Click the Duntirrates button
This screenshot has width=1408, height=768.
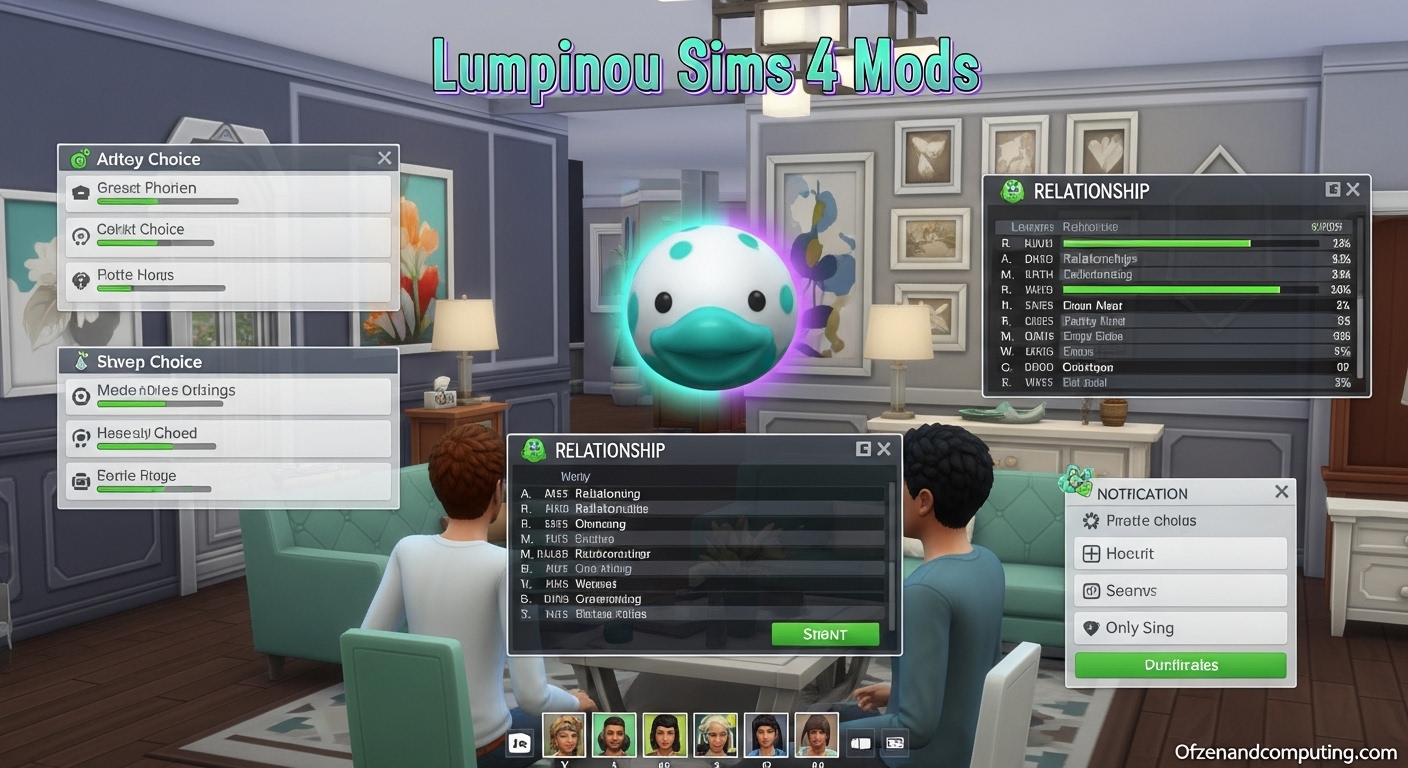tap(1179, 664)
